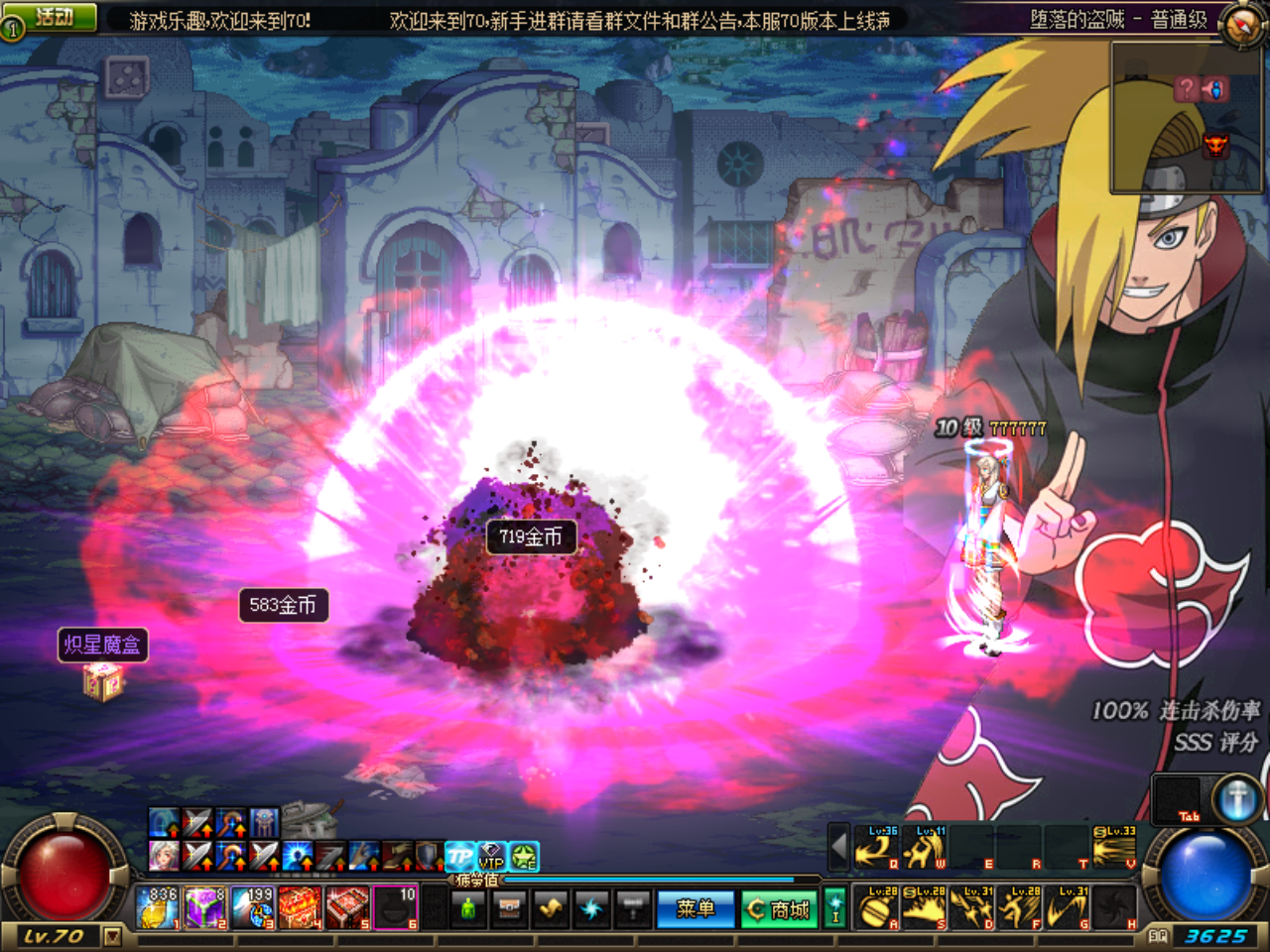Select the dark potion slot with count 10
Viewport: 1270px width, 952px height.
pyautogui.click(x=396, y=907)
